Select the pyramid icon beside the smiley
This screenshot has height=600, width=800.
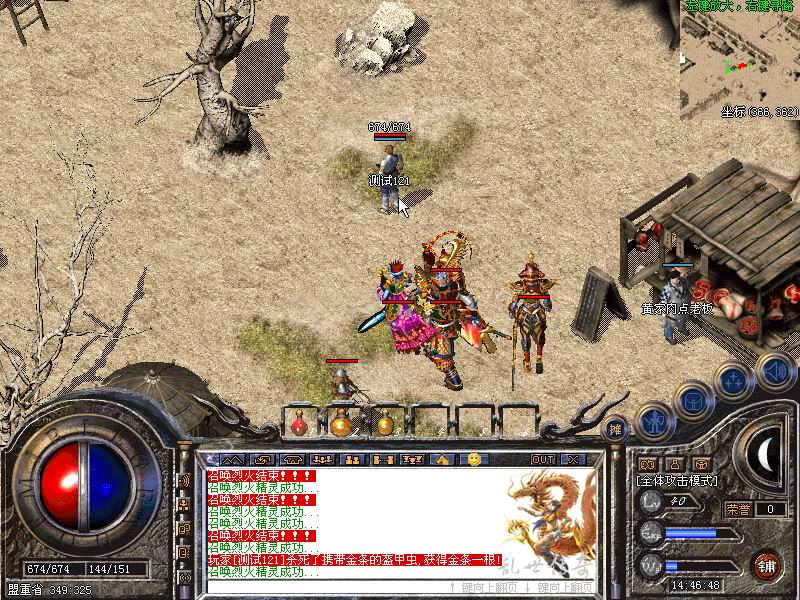pos(441,459)
